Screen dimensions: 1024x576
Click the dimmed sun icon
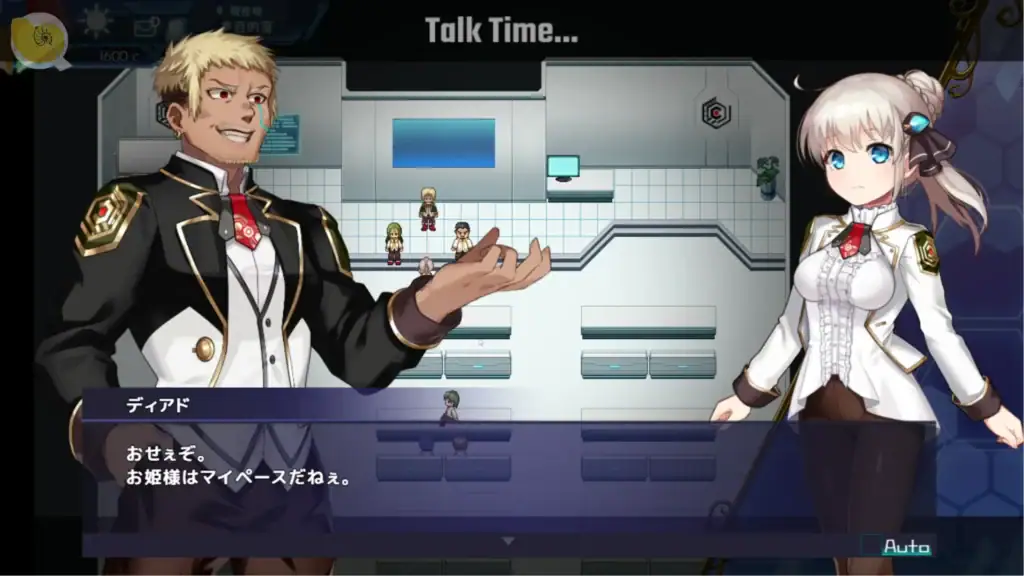pyautogui.click(x=98, y=22)
